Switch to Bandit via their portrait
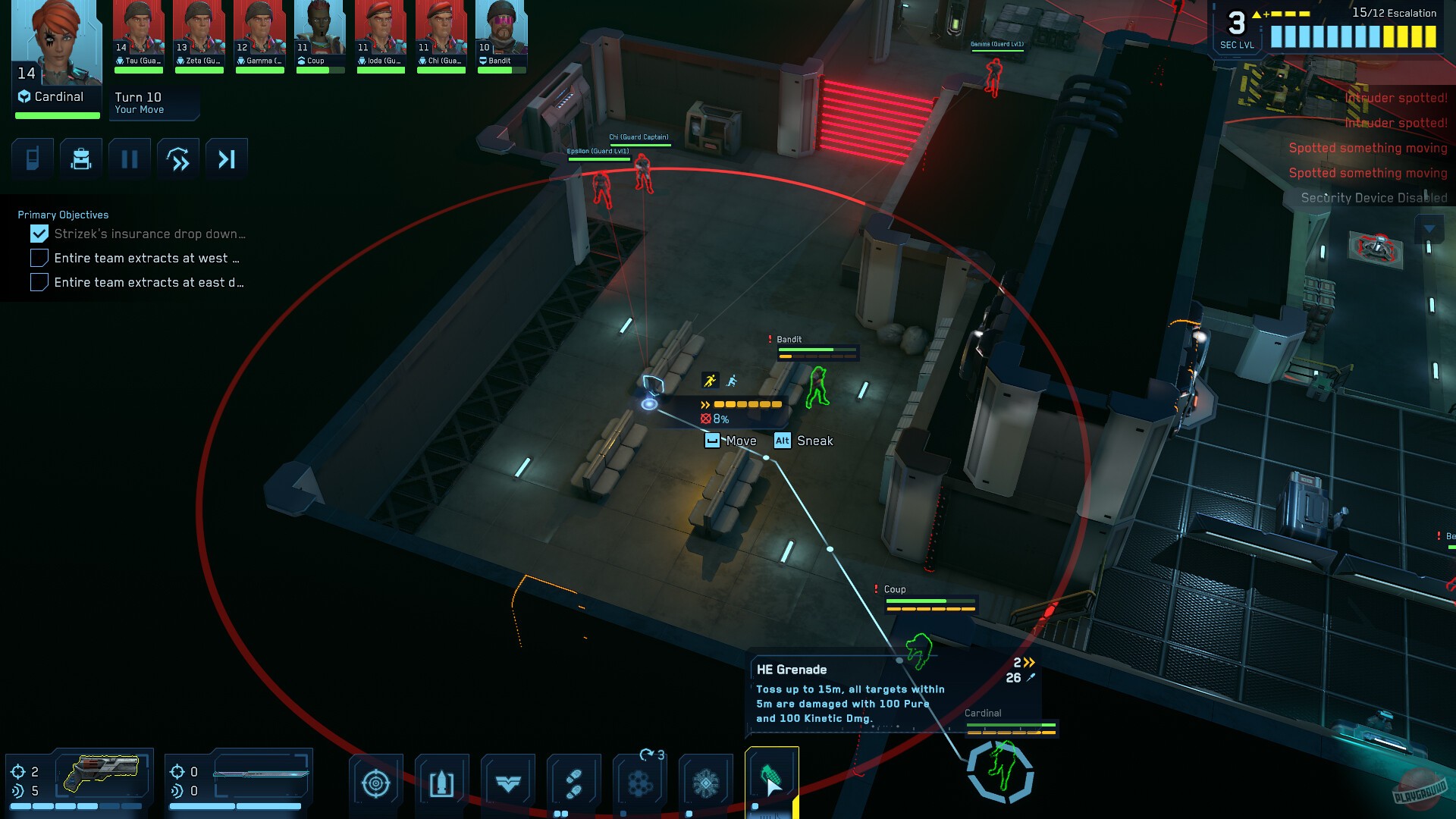Image resolution: width=1456 pixels, height=819 pixels. click(501, 30)
